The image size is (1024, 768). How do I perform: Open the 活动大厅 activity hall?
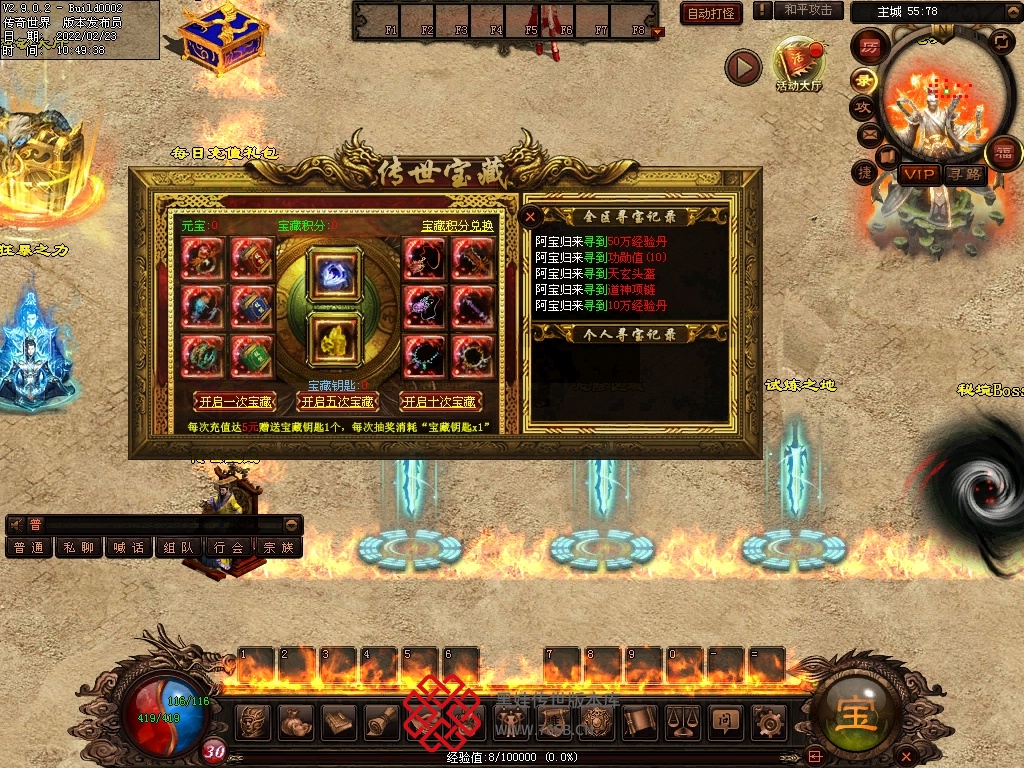[798, 66]
